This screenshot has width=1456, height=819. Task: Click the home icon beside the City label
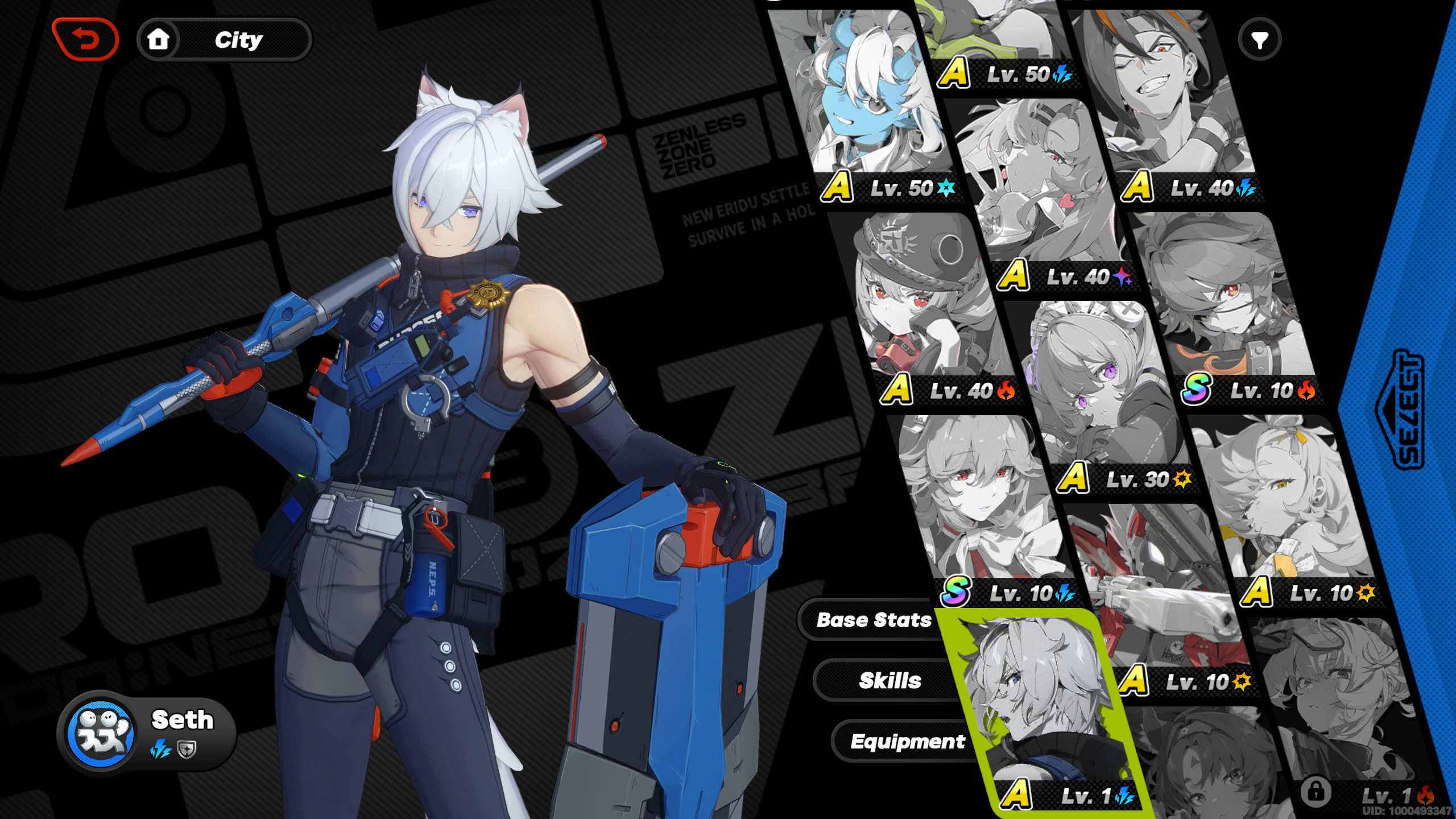(159, 39)
